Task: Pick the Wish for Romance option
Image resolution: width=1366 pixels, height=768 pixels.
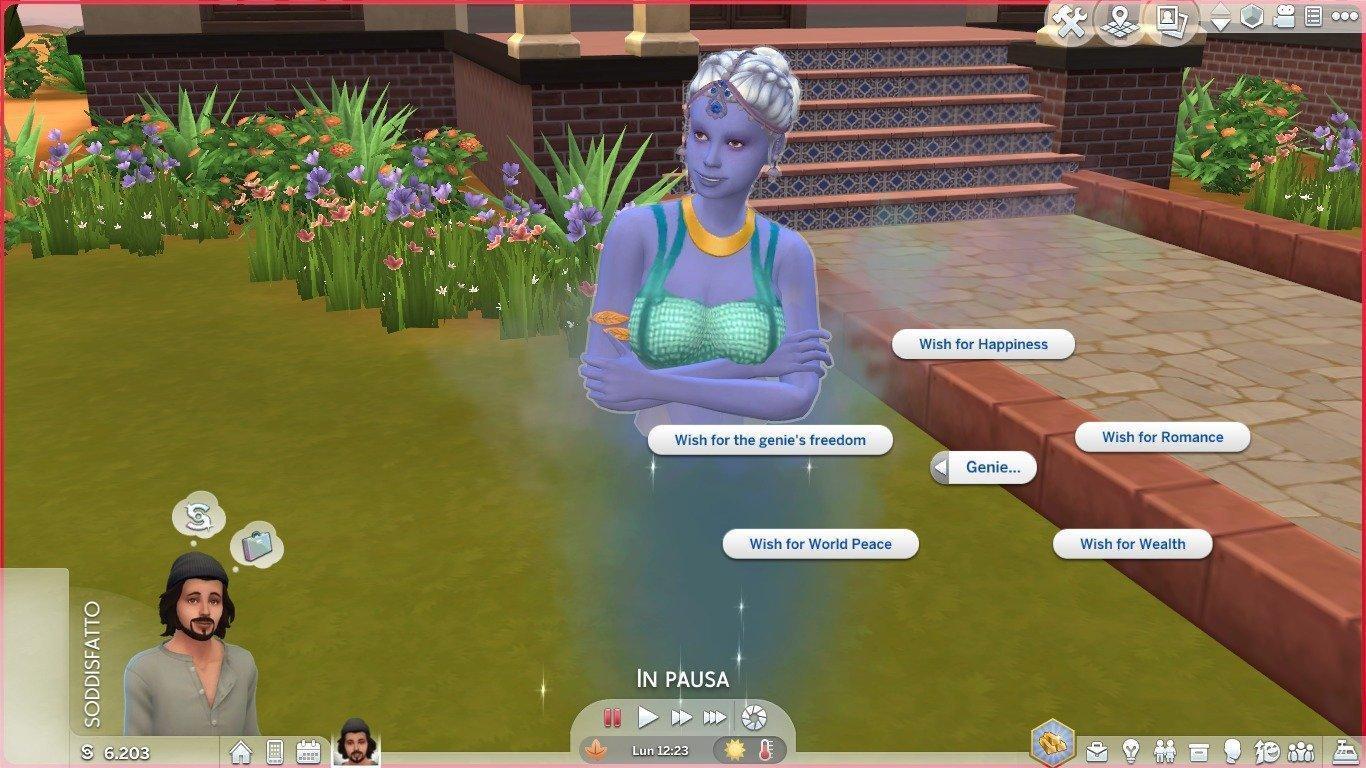Action: [x=1162, y=437]
